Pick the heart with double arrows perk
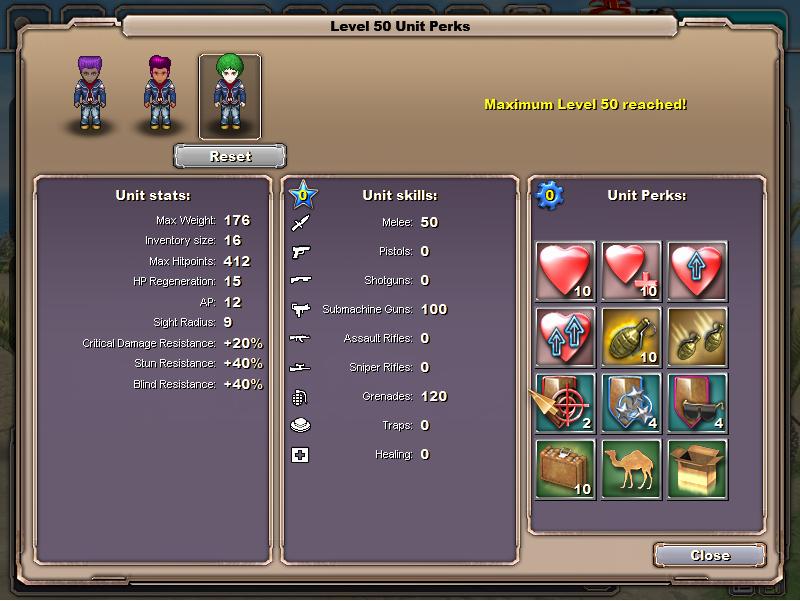This screenshot has width=800, height=601. [565, 336]
